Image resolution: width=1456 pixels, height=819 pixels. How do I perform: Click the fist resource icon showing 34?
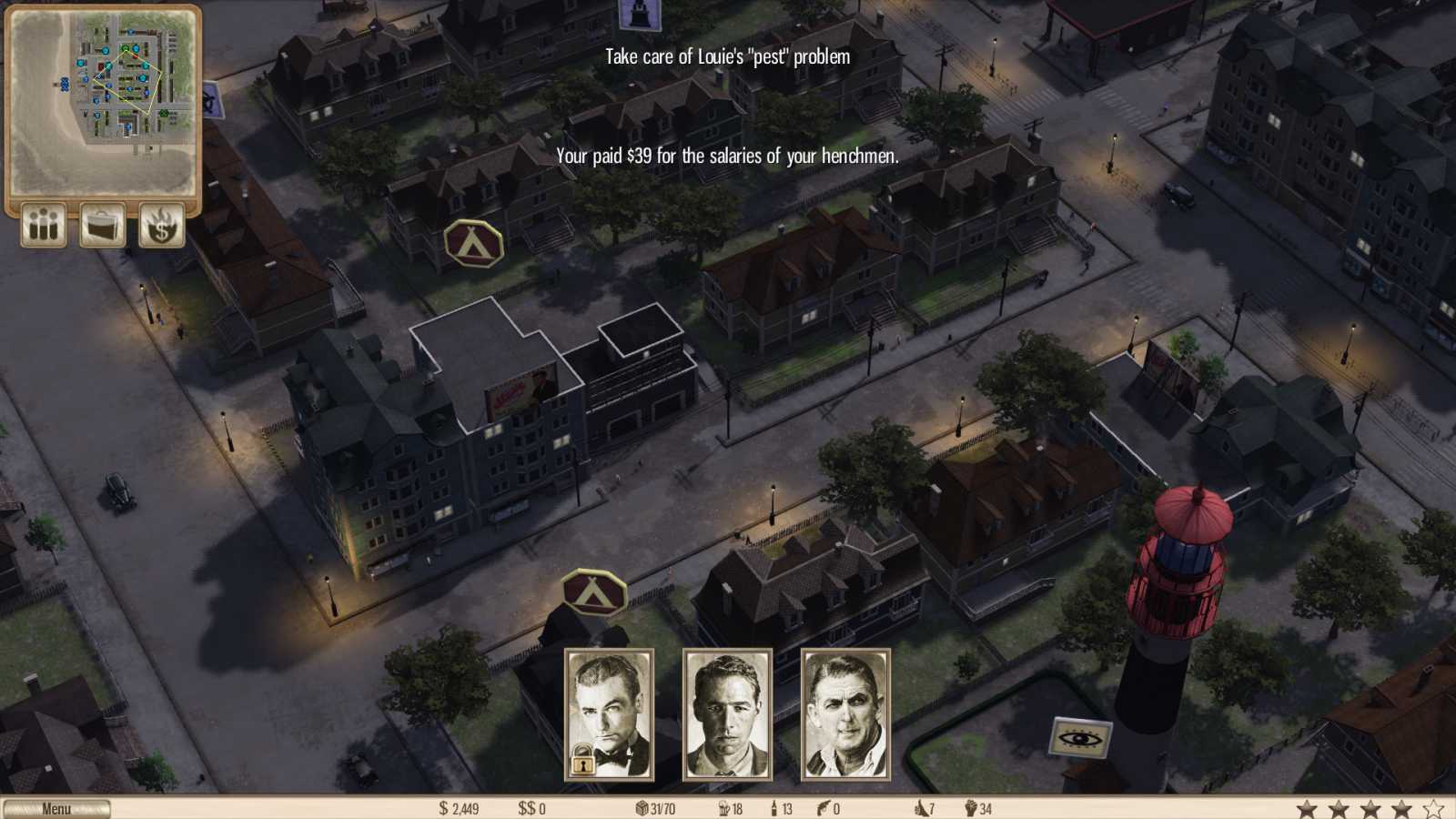coord(972,806)
